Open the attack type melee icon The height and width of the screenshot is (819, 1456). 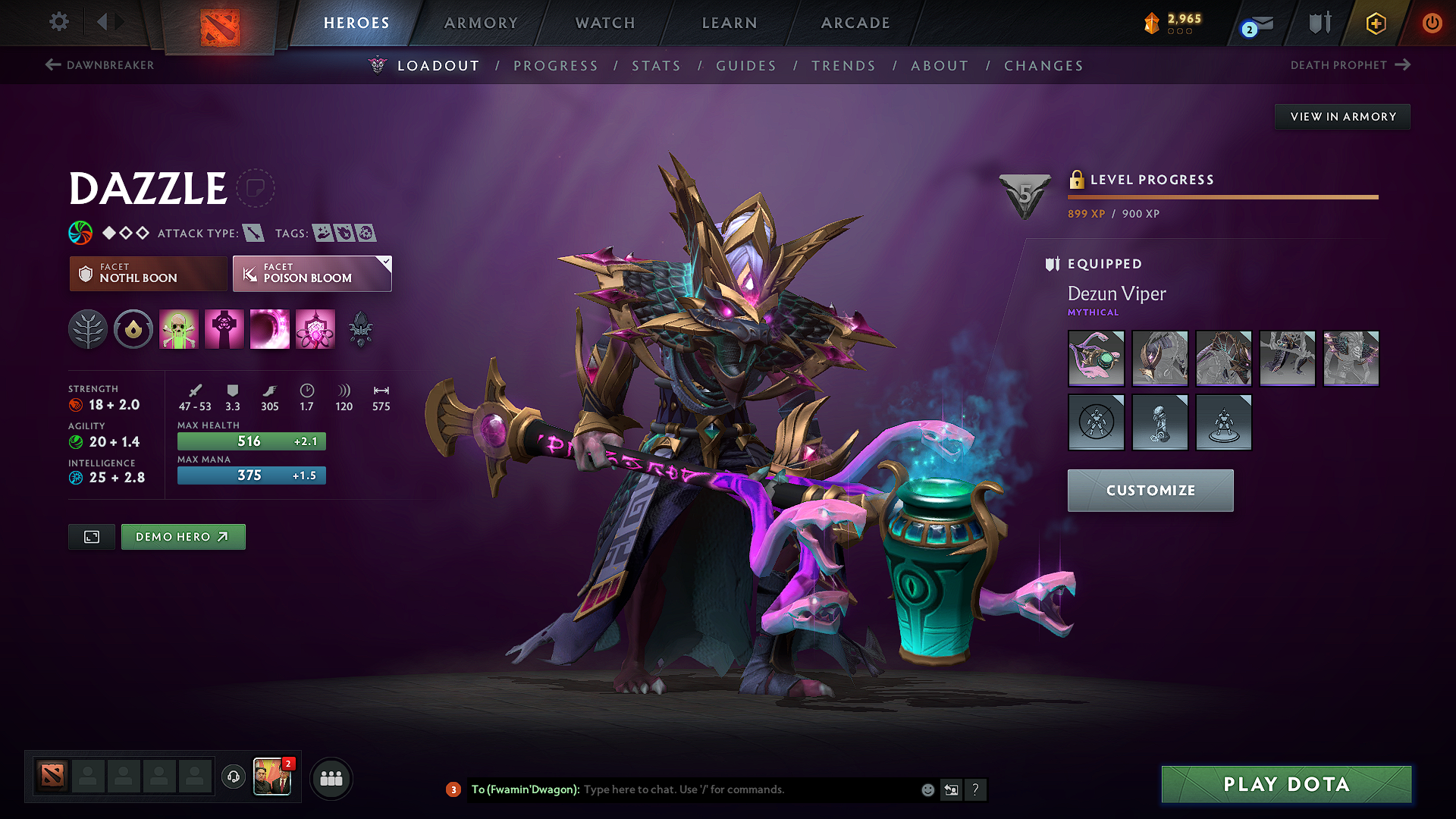[252, 233]
